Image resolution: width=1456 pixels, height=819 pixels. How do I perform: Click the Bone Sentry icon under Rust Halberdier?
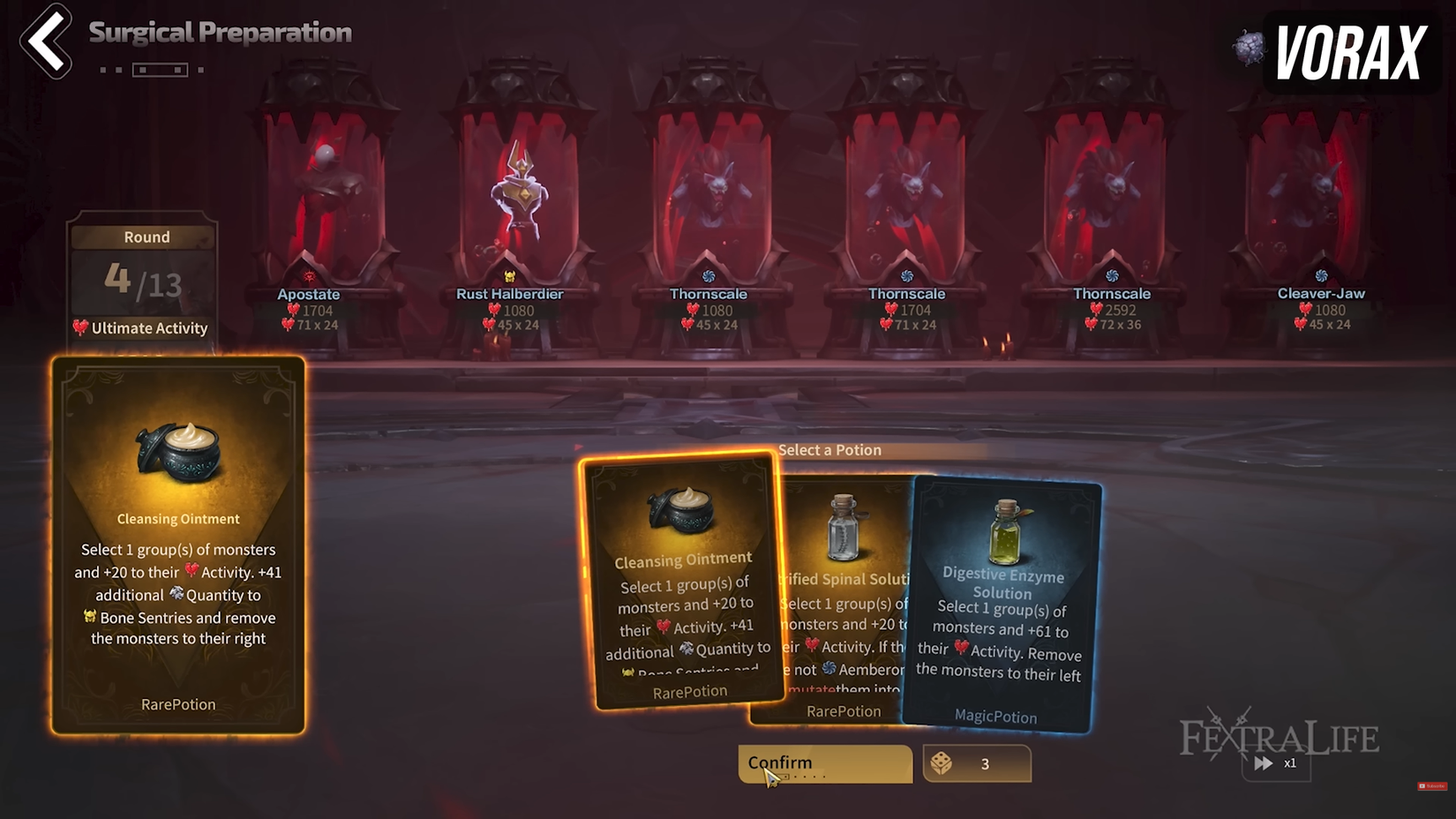tap(511, 277)
